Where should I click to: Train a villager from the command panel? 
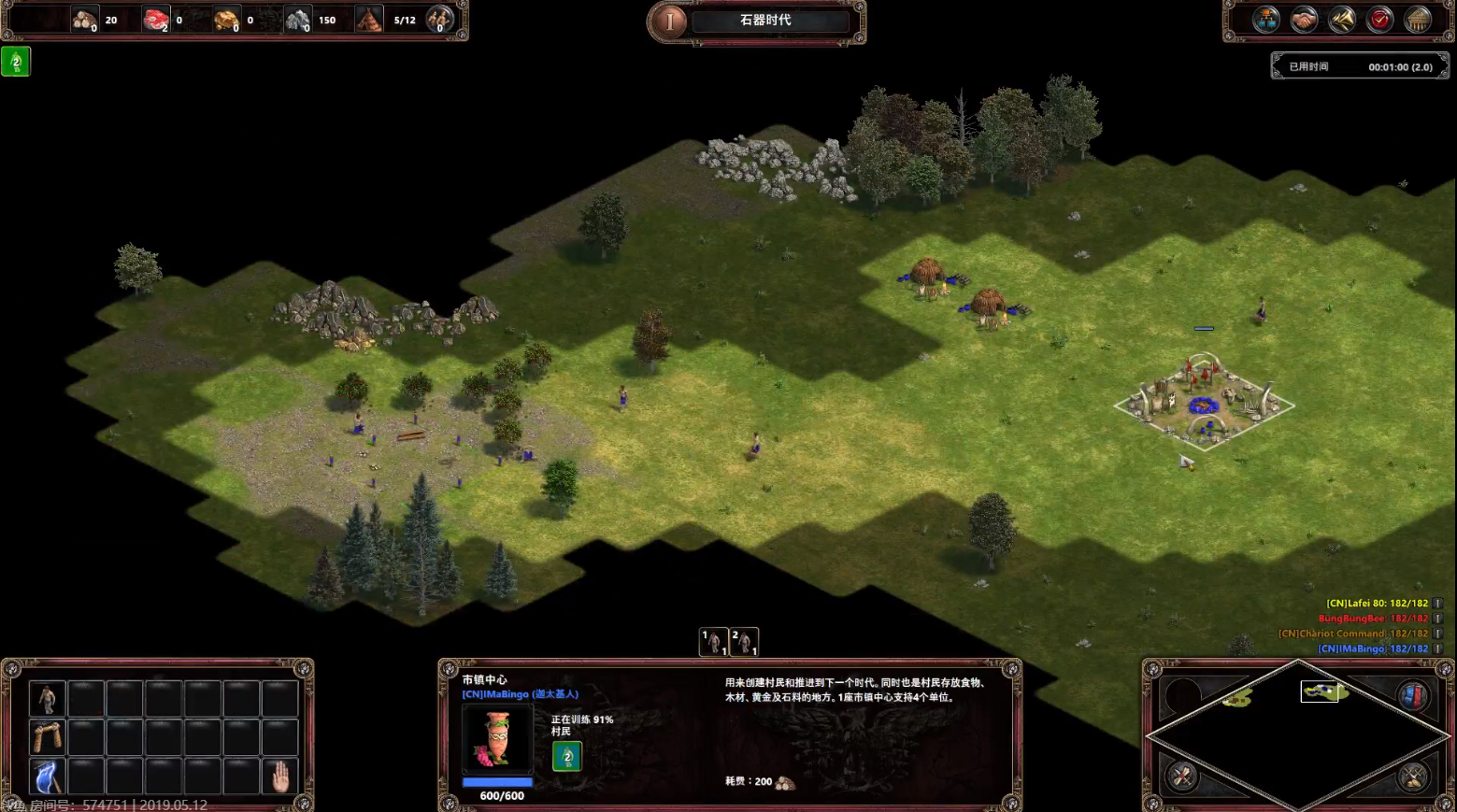(47, 698)
